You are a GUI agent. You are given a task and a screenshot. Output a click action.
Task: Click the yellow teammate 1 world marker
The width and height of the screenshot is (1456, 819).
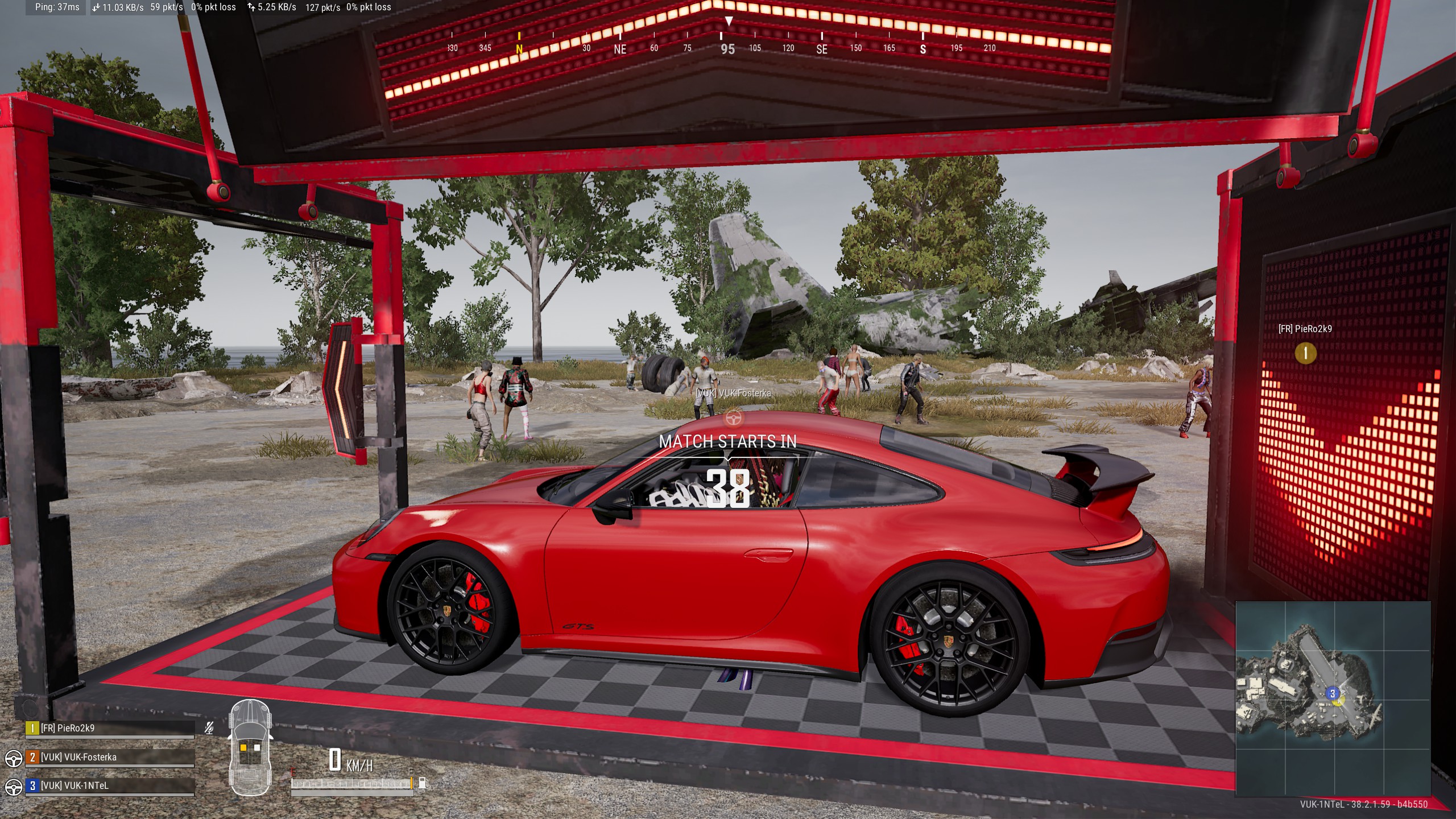click(1305, 353)
